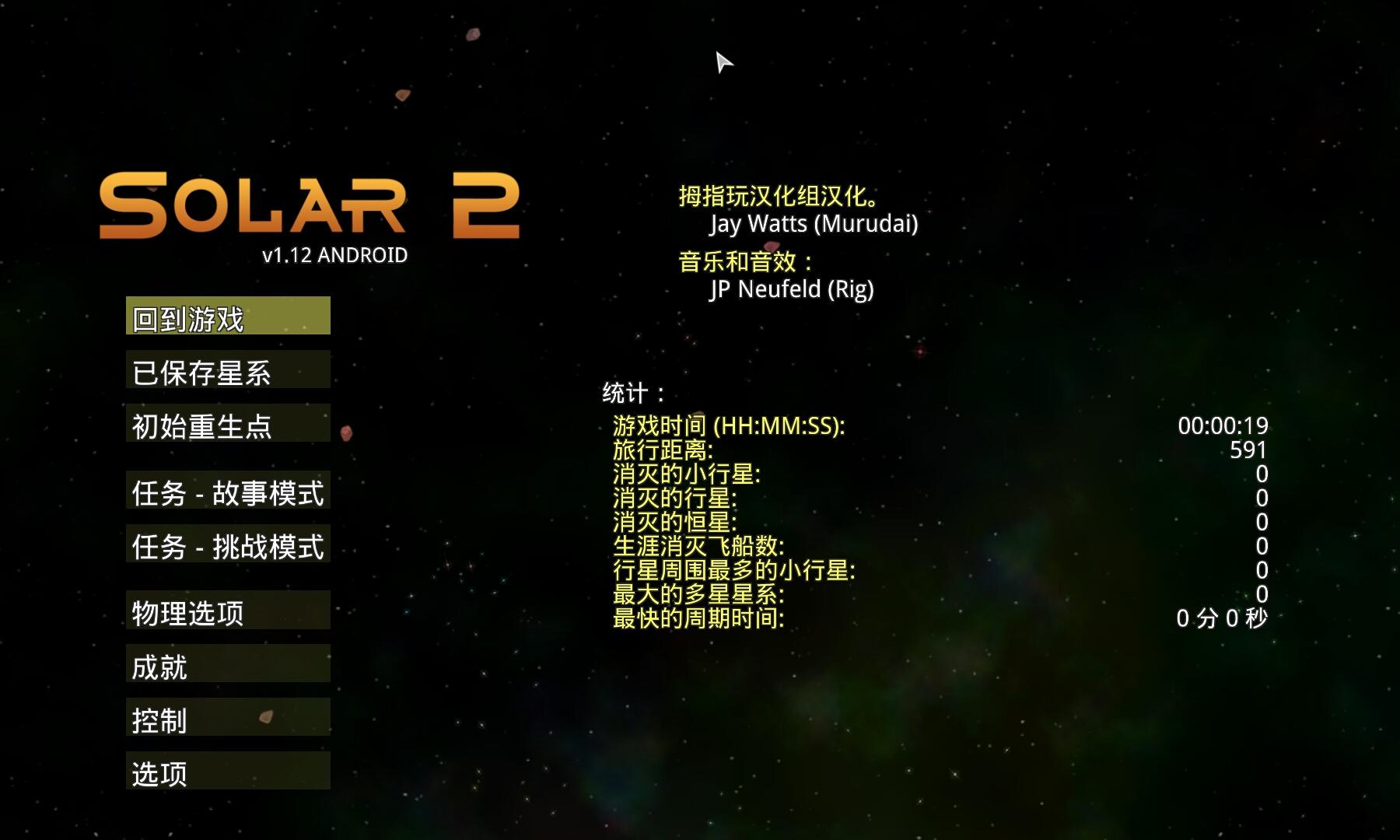点击"拇指玩汉化组汉化"文字

778,196
